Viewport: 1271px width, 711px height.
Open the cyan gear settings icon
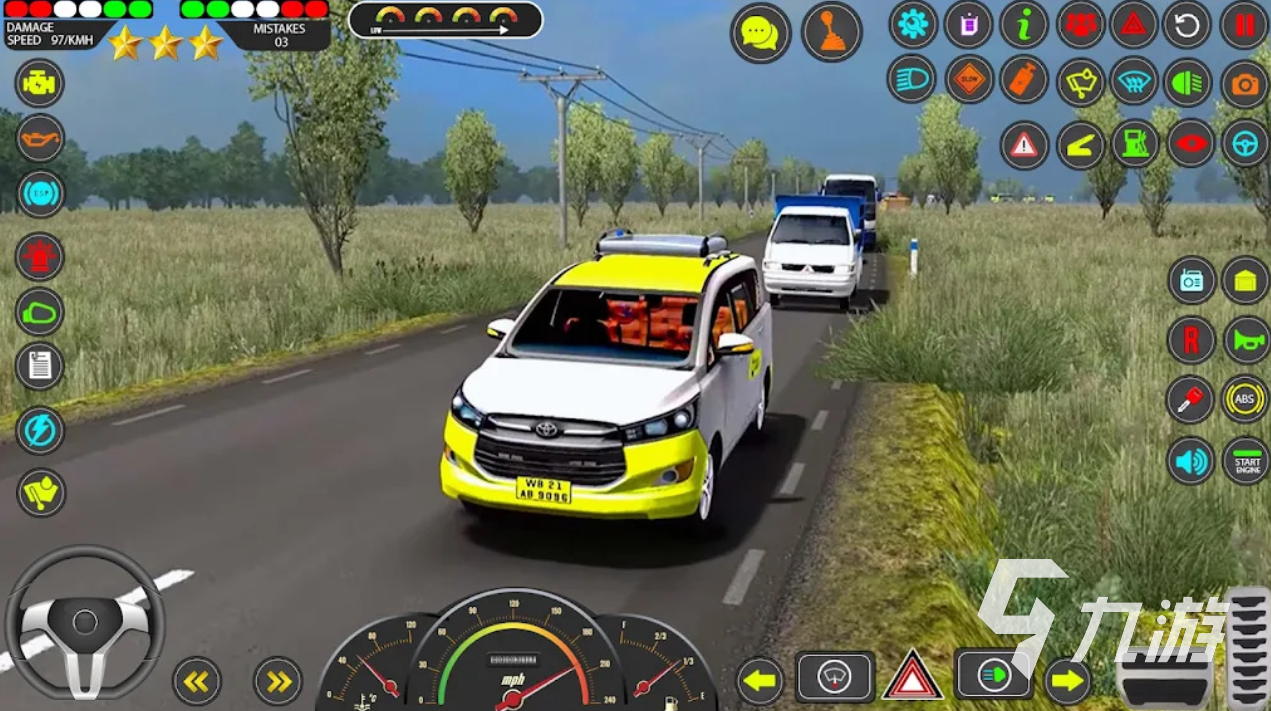tap(912, 25)
